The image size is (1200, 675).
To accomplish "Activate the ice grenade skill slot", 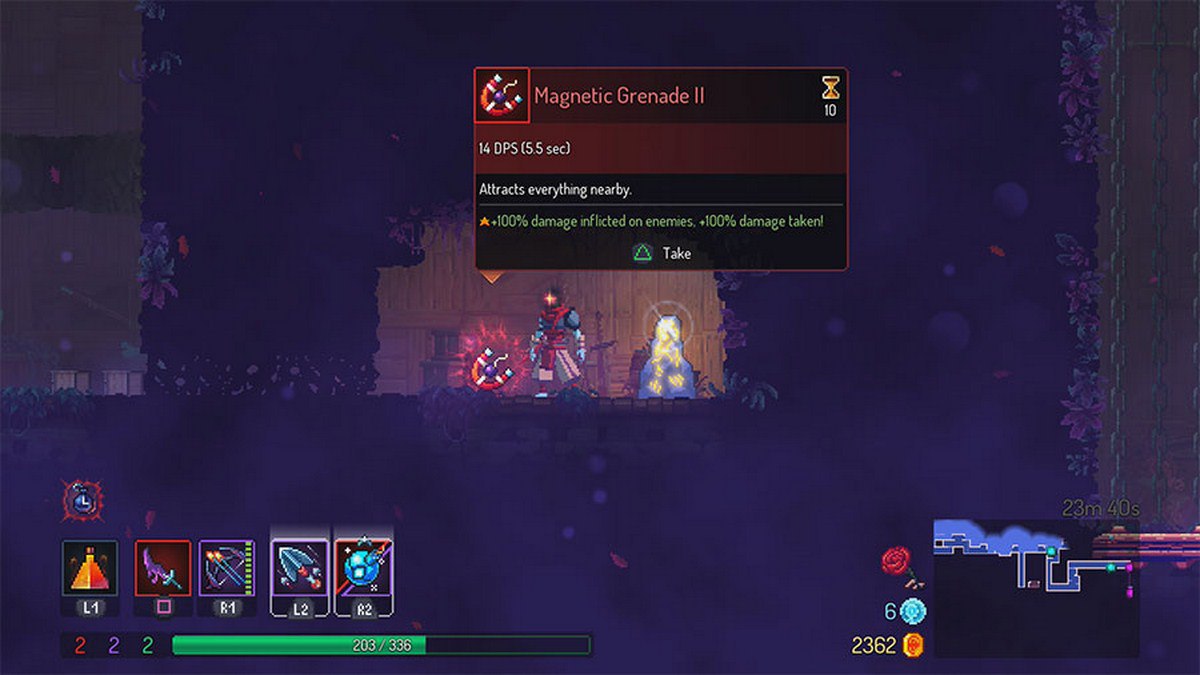I will click(364, 568).
